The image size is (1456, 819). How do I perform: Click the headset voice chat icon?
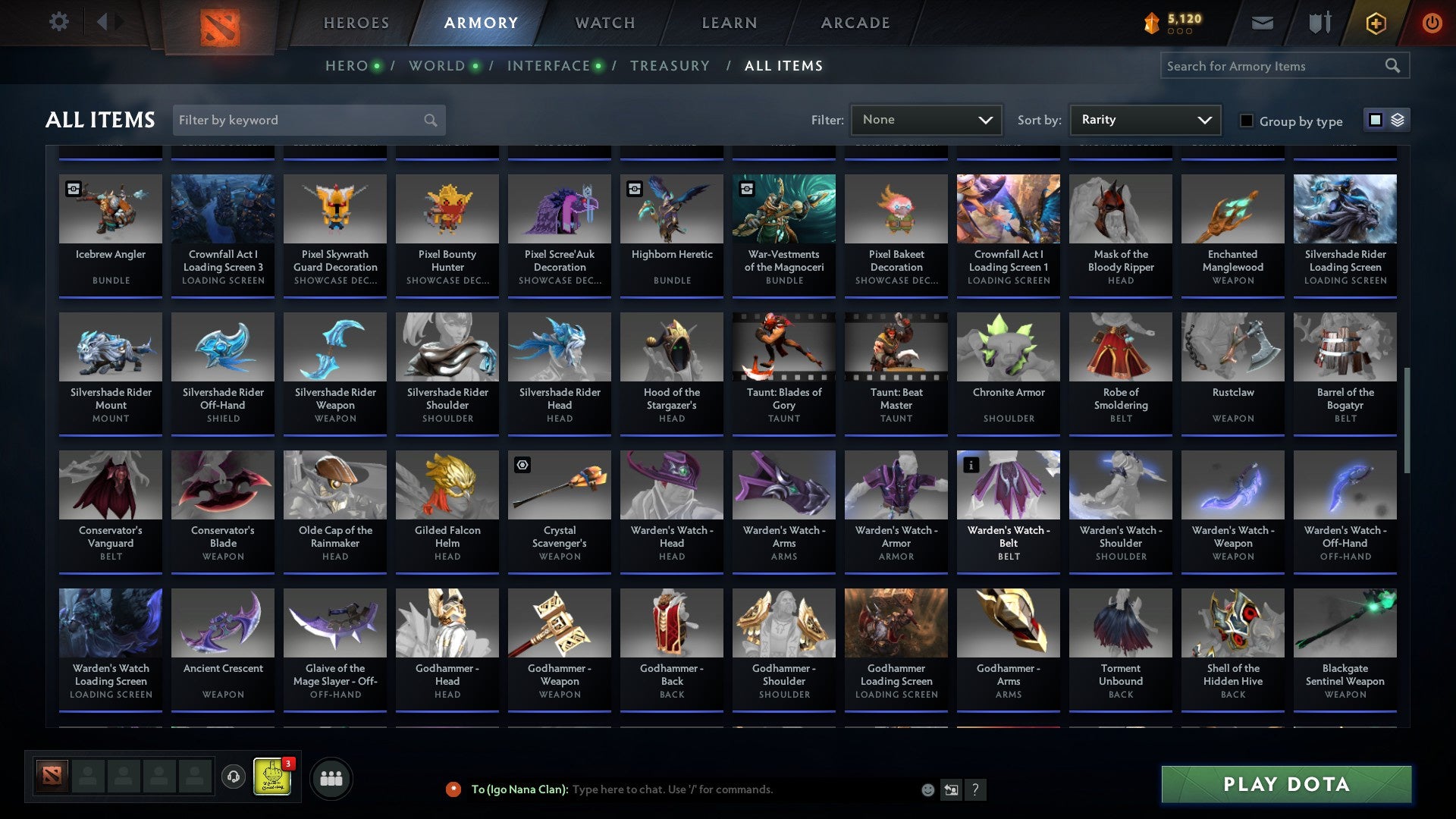point(233,777)
